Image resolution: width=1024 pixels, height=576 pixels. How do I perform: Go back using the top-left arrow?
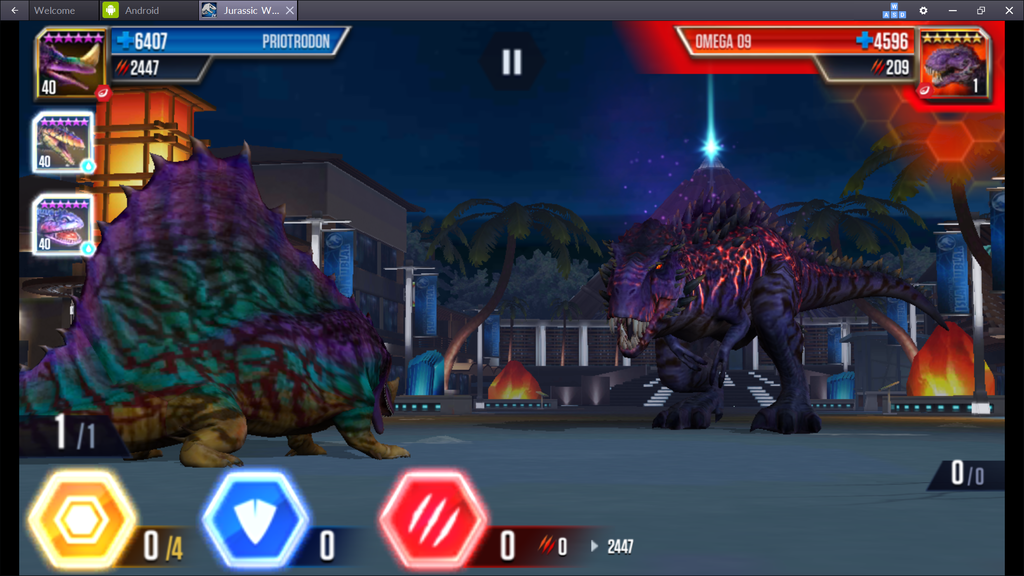pos(14,10)
